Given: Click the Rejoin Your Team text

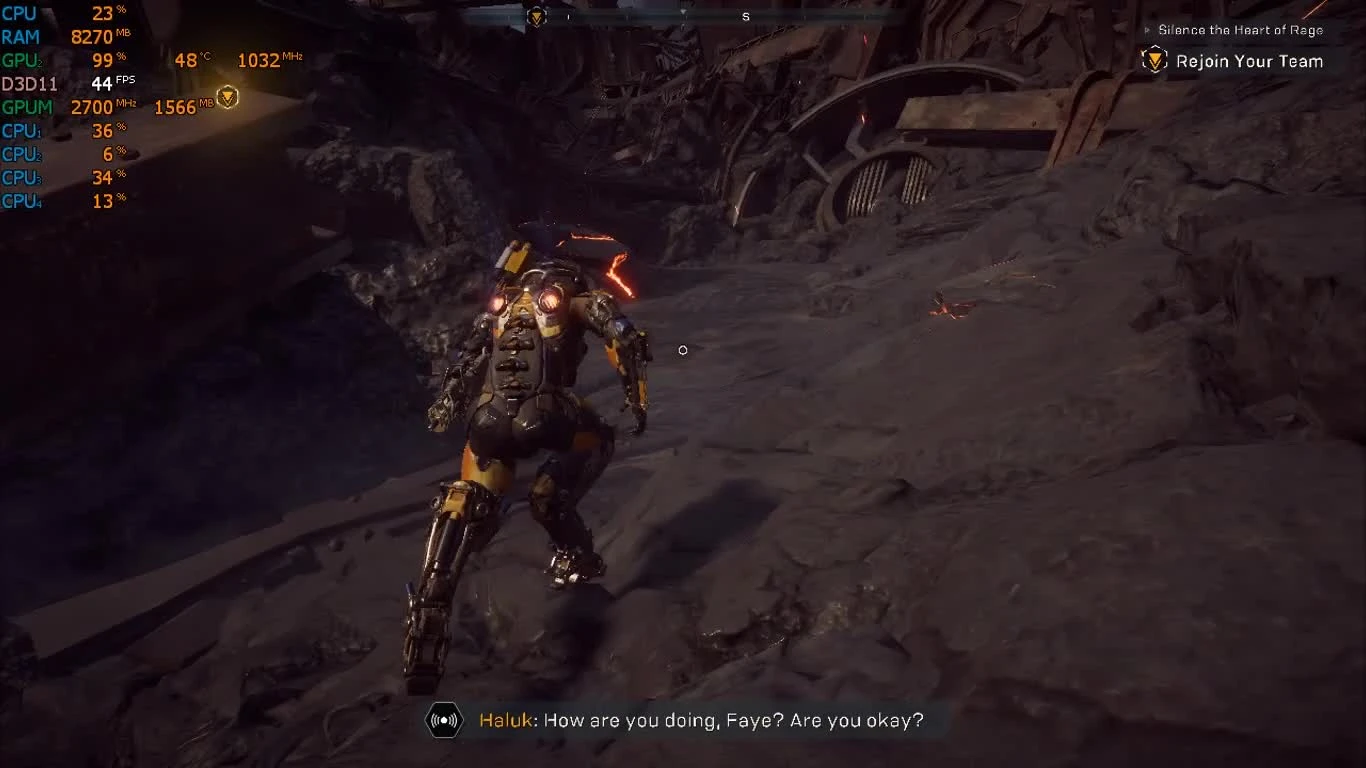Looking at the screenshot, I should pos(1250,61).
